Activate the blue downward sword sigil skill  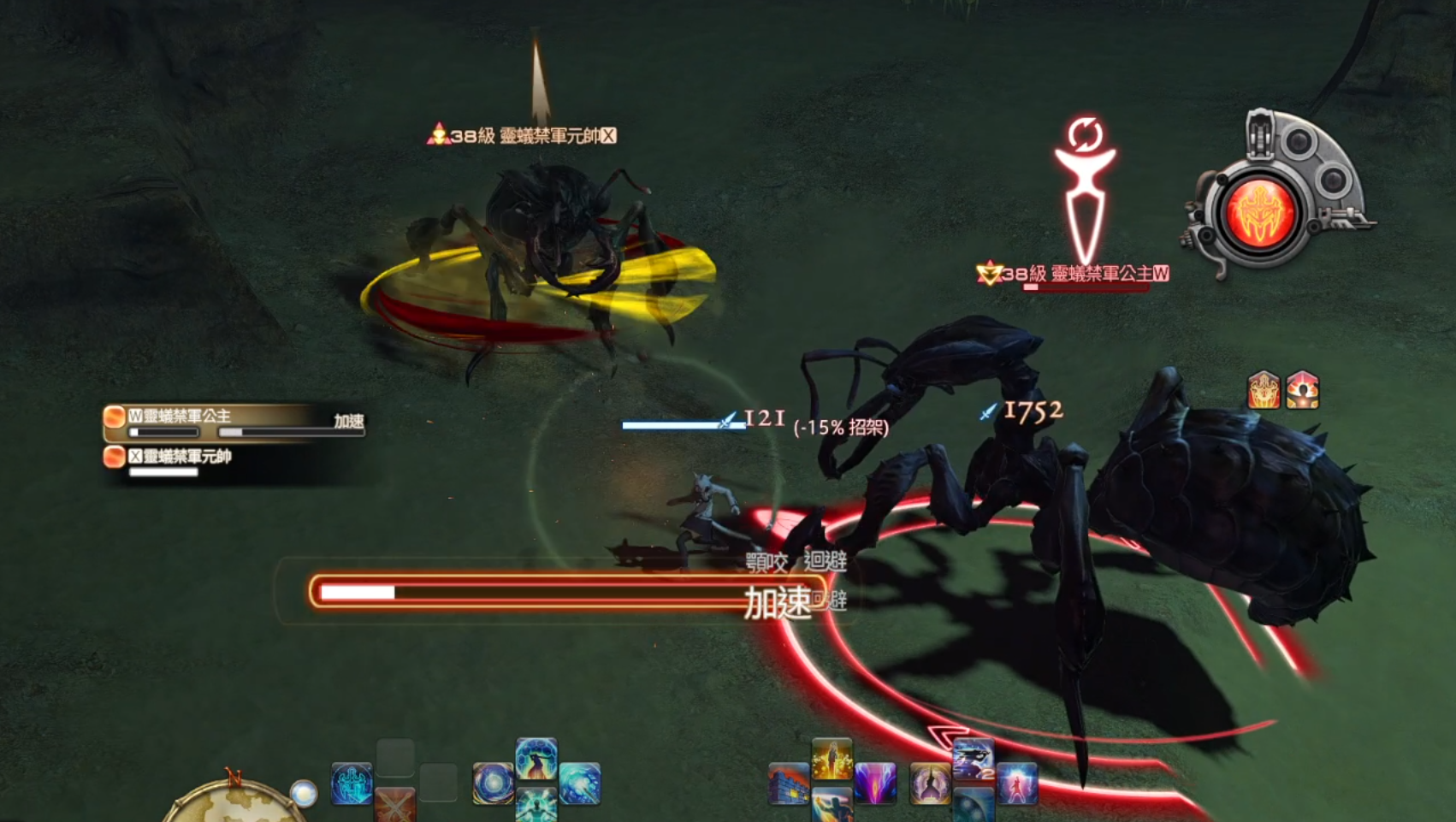click(352, 784)
